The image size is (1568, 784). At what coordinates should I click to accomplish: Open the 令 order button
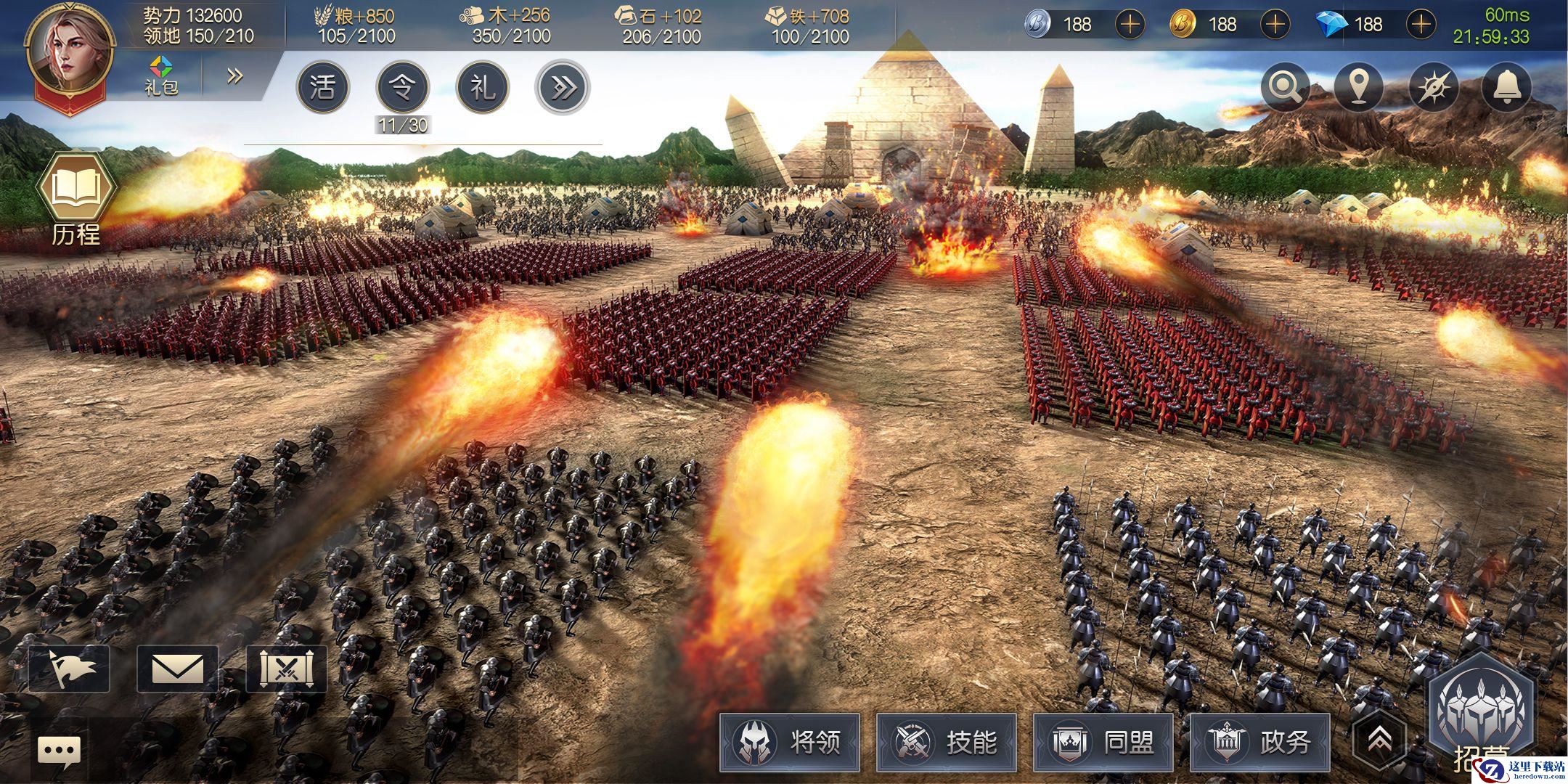(x=402, y=88)
